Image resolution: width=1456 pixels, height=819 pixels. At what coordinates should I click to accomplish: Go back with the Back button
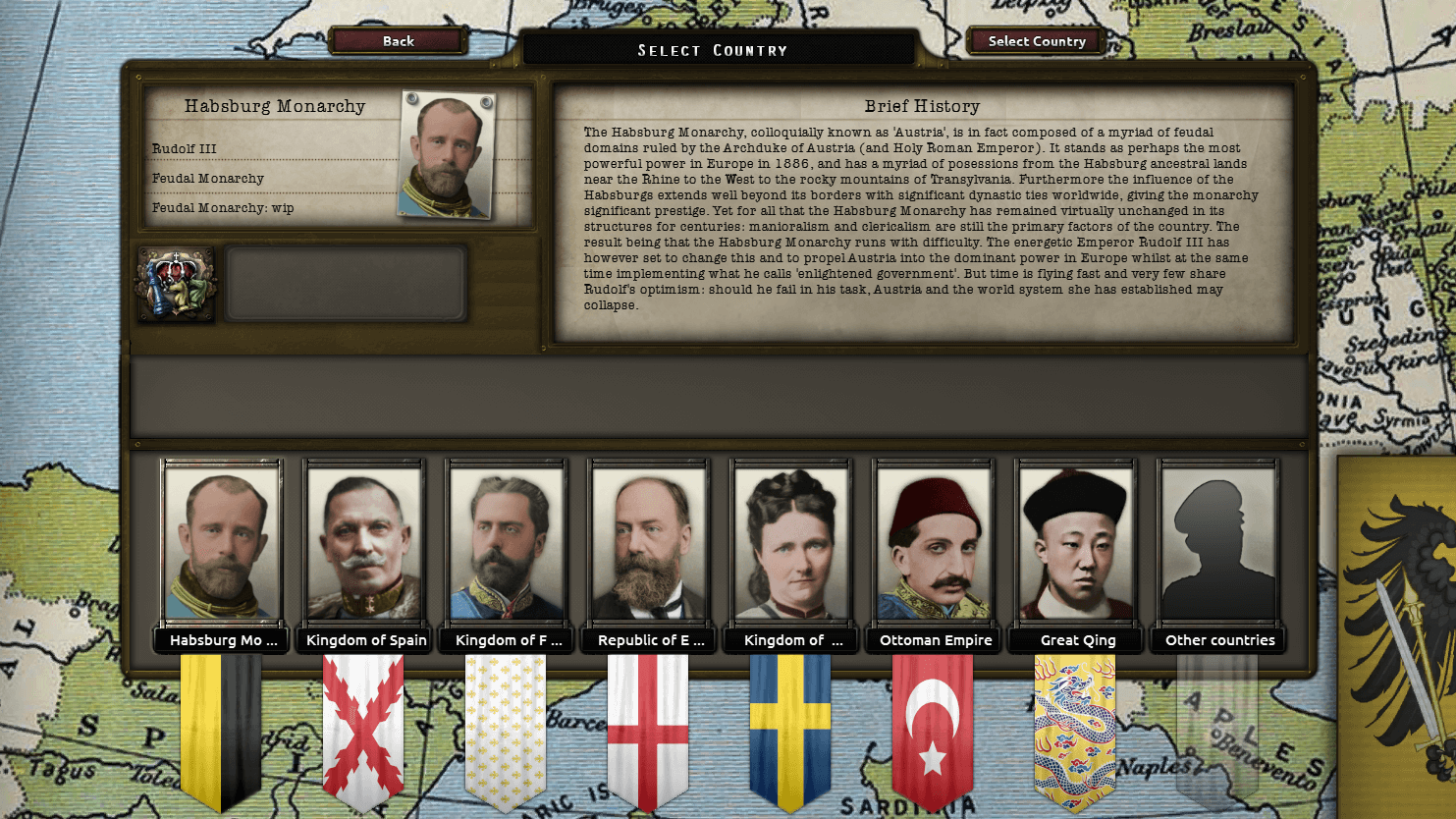point(398,41)
